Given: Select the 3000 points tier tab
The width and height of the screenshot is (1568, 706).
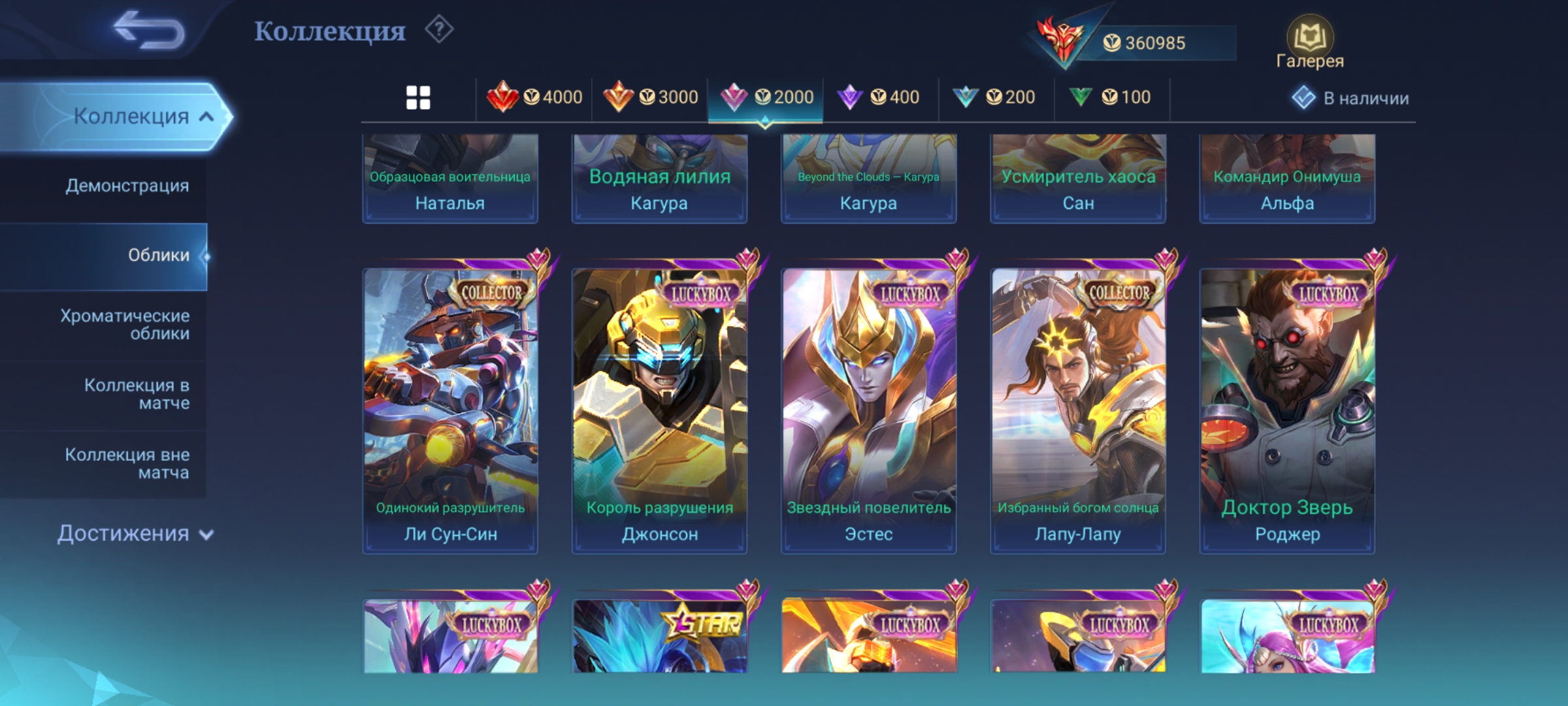Looking at the screenshot, I should tap(651, 98).
